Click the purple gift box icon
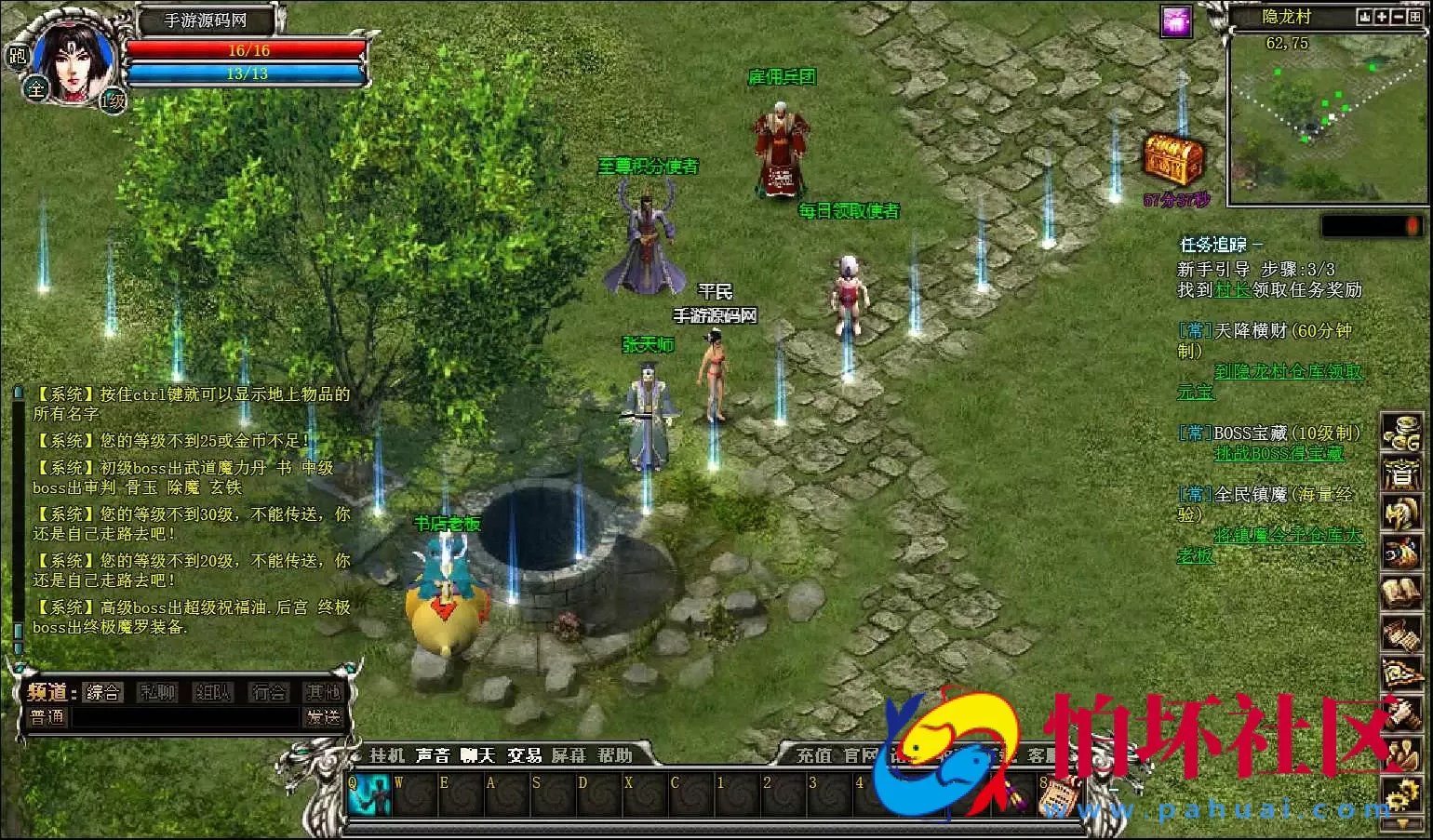Screen dimensions: 1433x840 (x=1177, y=21)
